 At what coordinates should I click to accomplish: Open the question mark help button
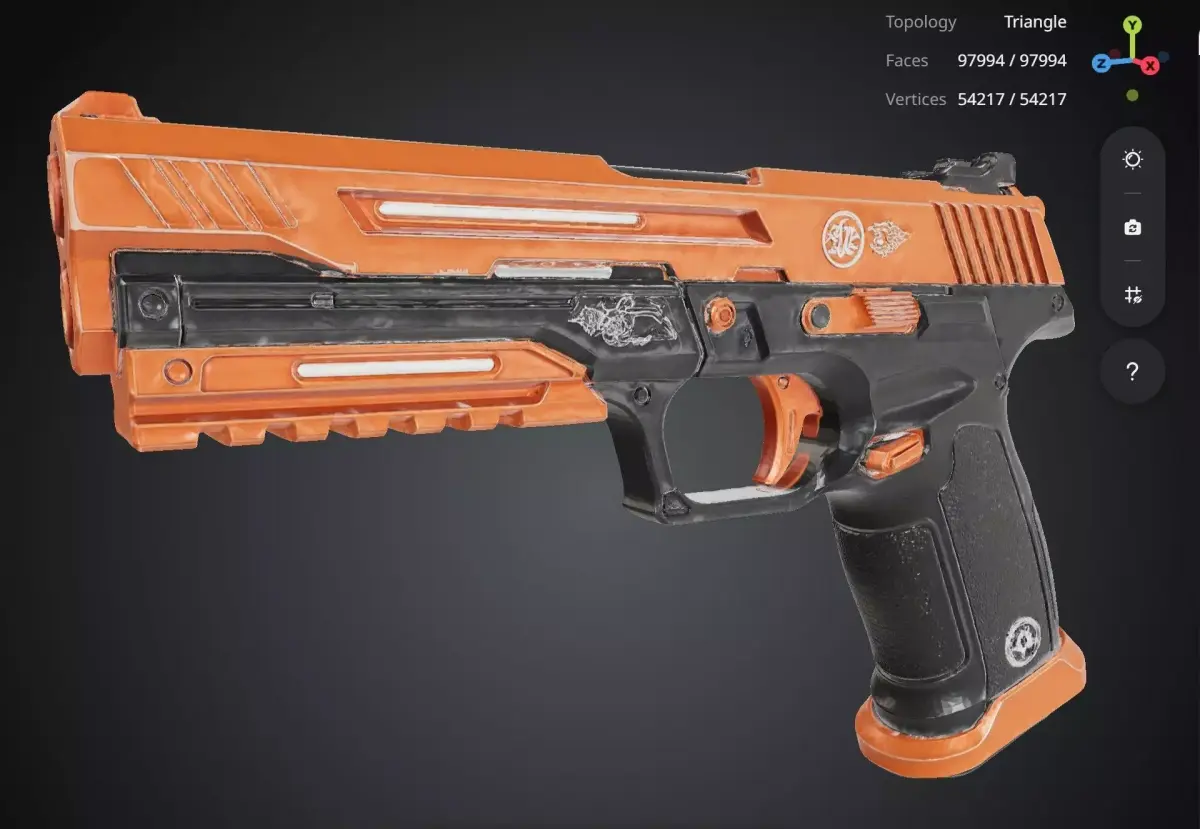[x=1132, y=372]
